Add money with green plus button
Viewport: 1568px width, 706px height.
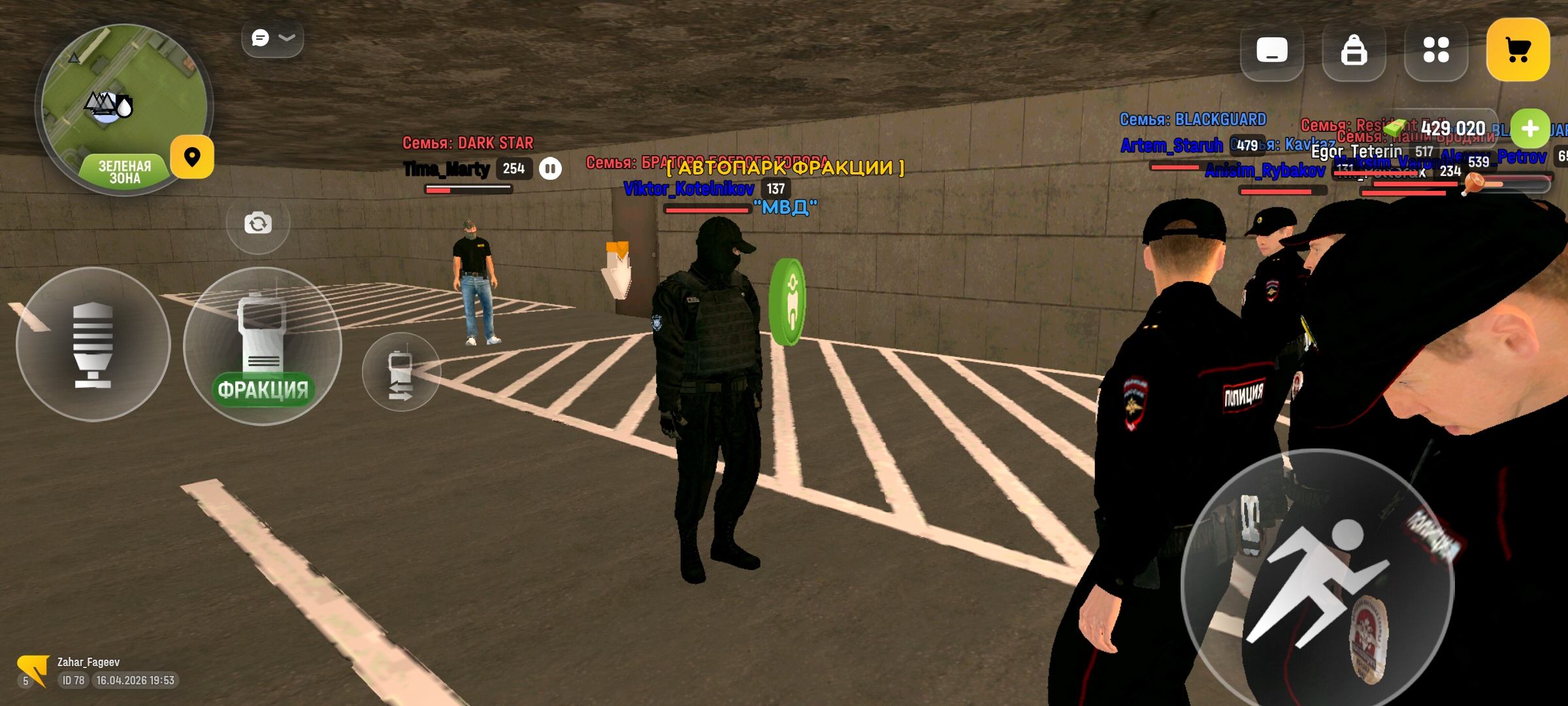1529,129
